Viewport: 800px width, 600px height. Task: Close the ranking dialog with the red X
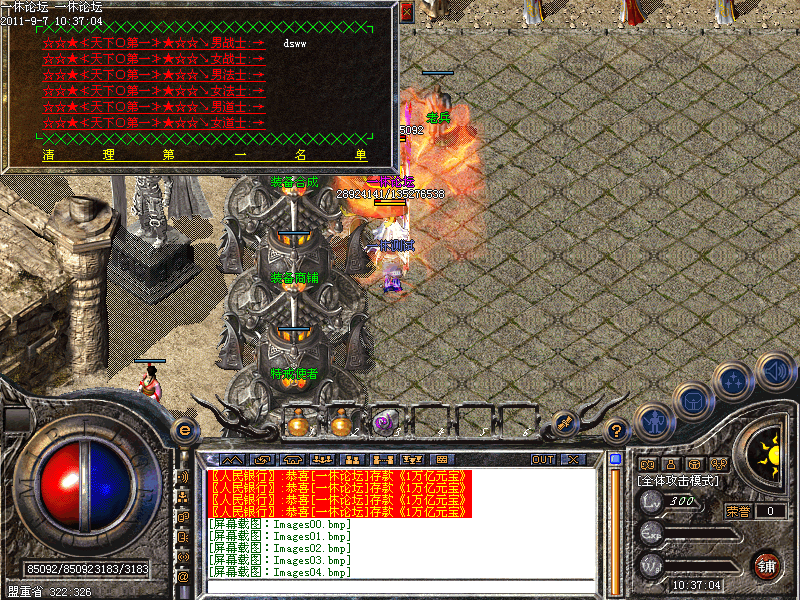406,13
